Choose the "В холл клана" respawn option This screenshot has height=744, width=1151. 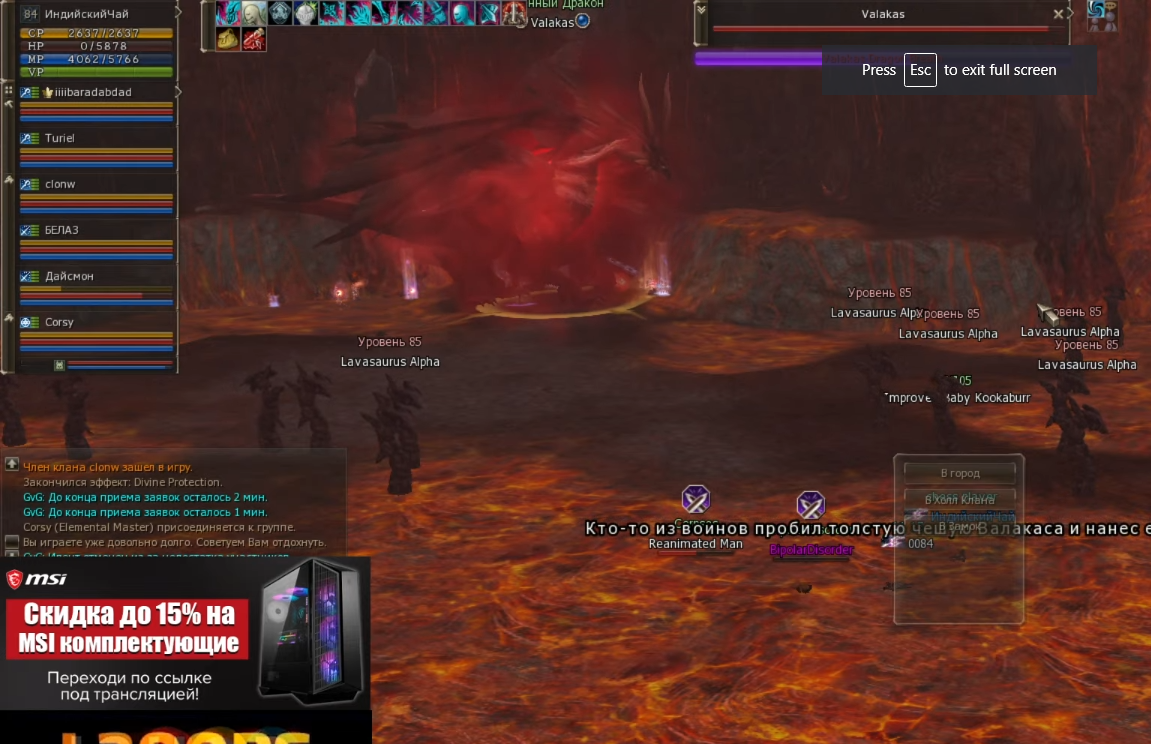tap(959, 498)
